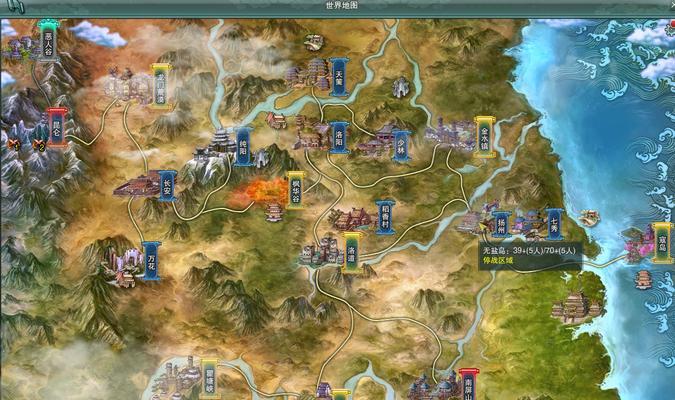Screen dimensions: 675x400
Task: Open the 万花 map location
Action: [x=151, y=259]
